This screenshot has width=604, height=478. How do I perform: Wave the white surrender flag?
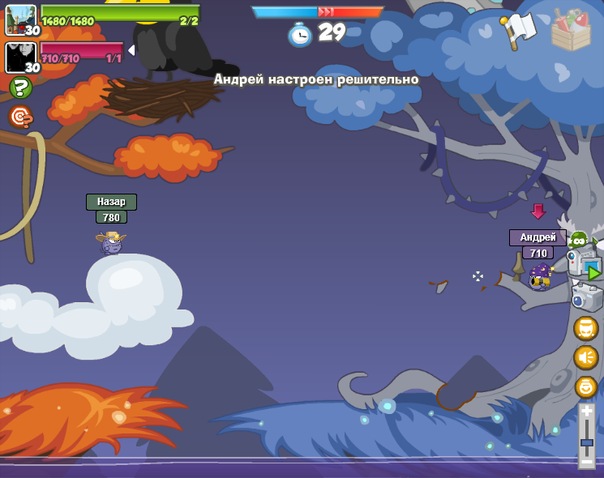click(519, 29)
